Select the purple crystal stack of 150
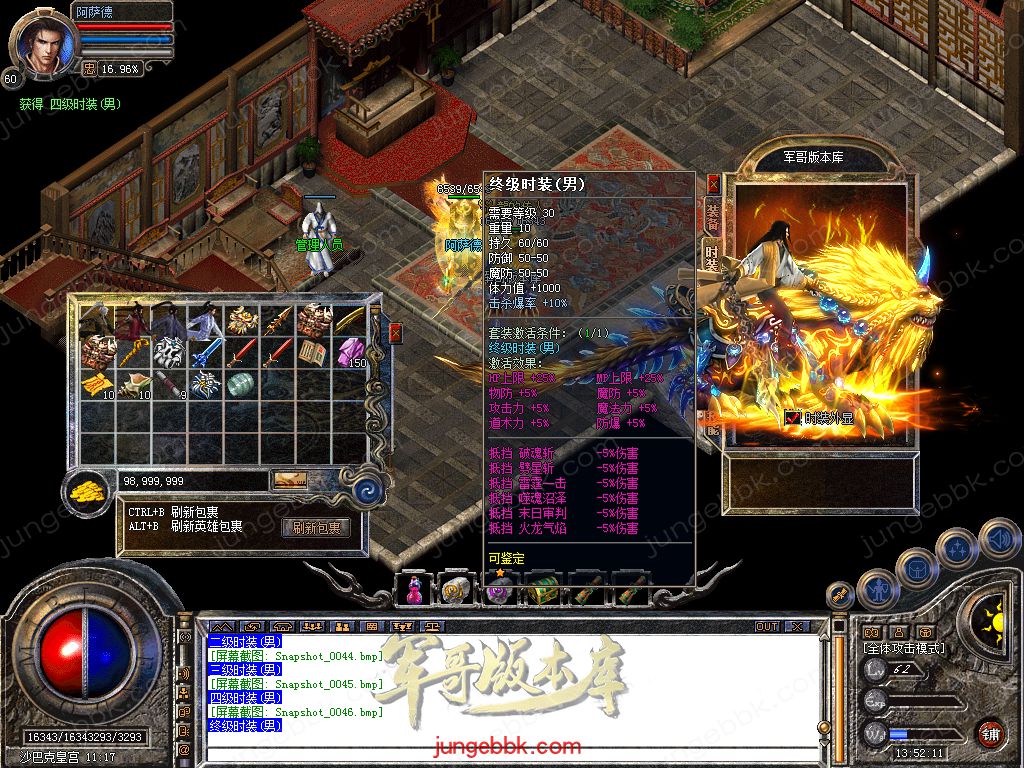Screen dimensions: 1024x768 coord(352,352)
